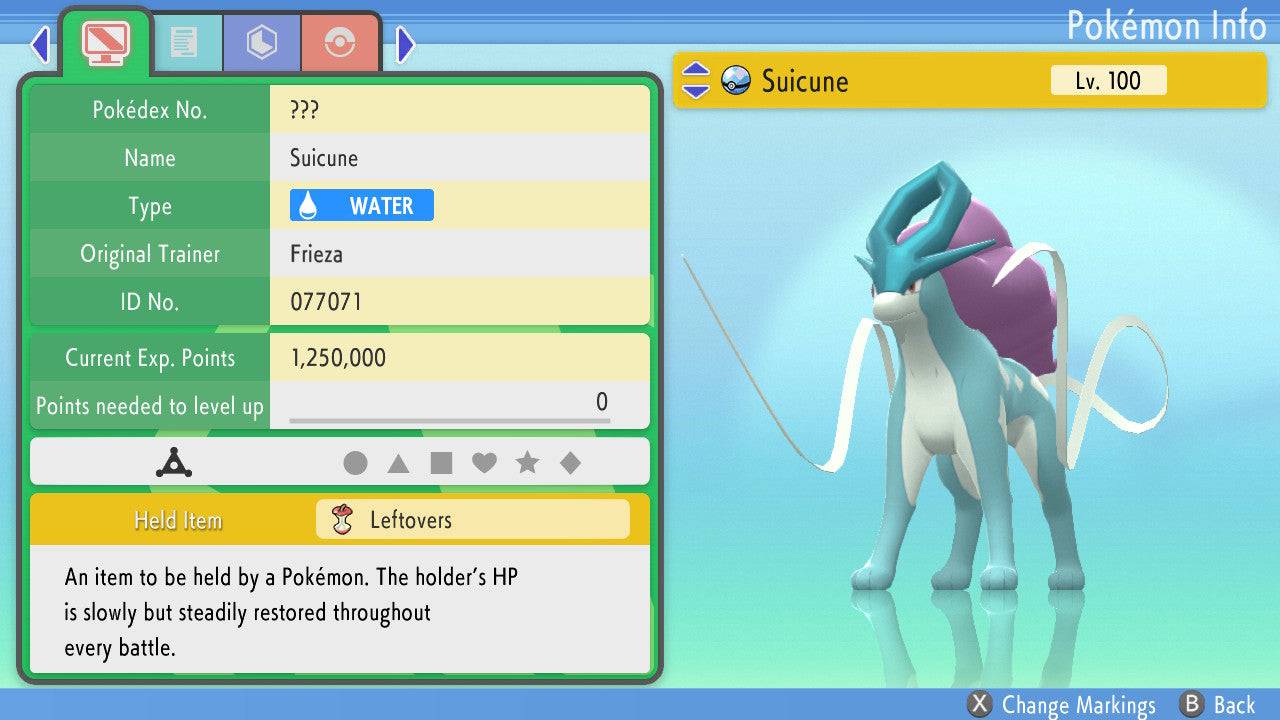Switch to the trainer memo tab

pyautogui.click(x=184, y=42)
